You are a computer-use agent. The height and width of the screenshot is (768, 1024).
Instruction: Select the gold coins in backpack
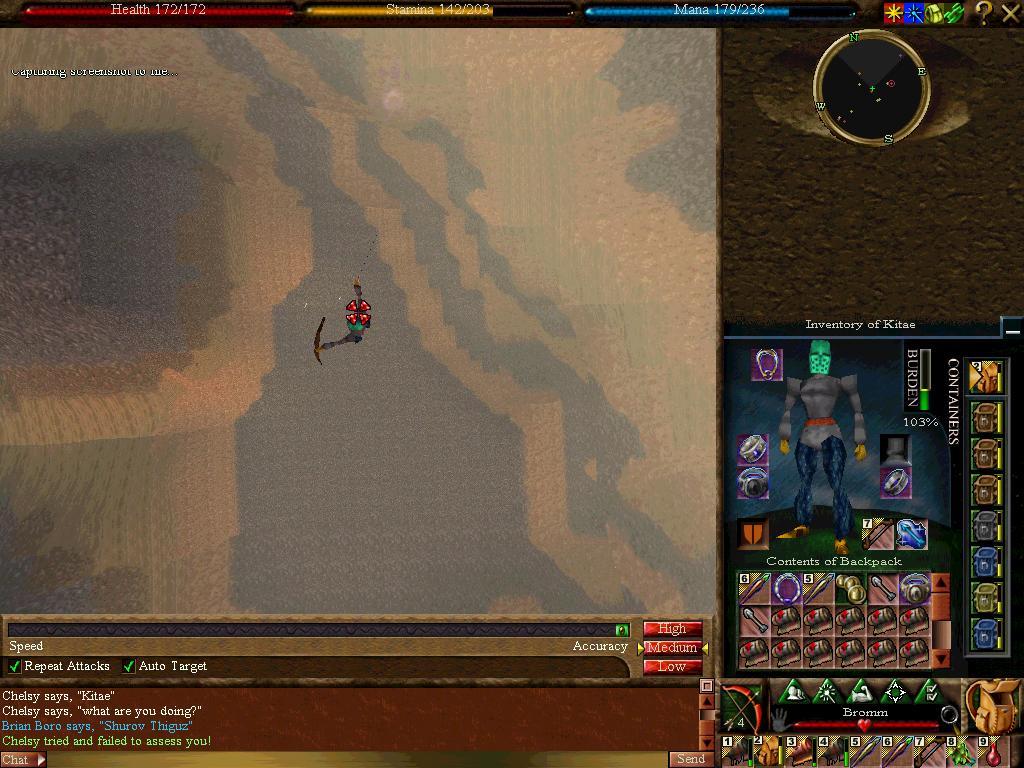click(x=850, y=589)
